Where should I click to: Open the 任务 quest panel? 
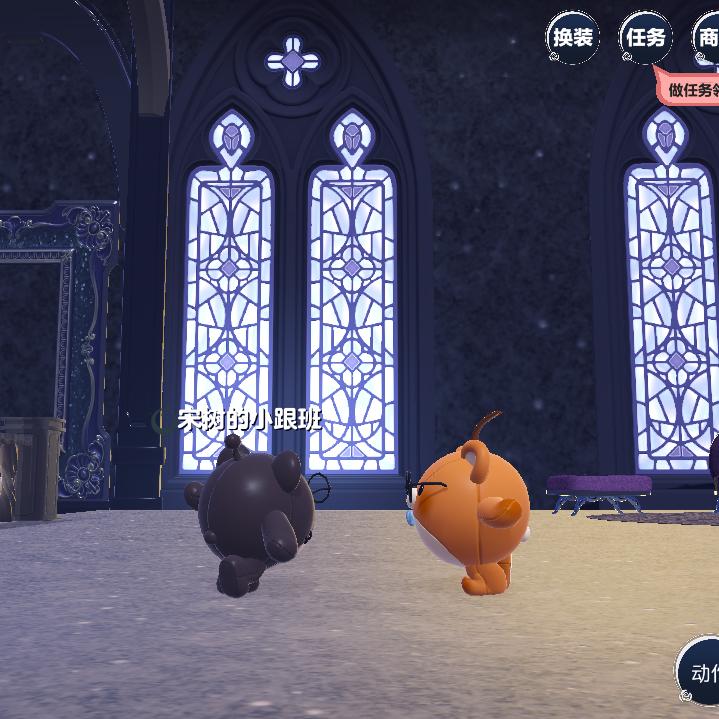click(x=645, y=38)
